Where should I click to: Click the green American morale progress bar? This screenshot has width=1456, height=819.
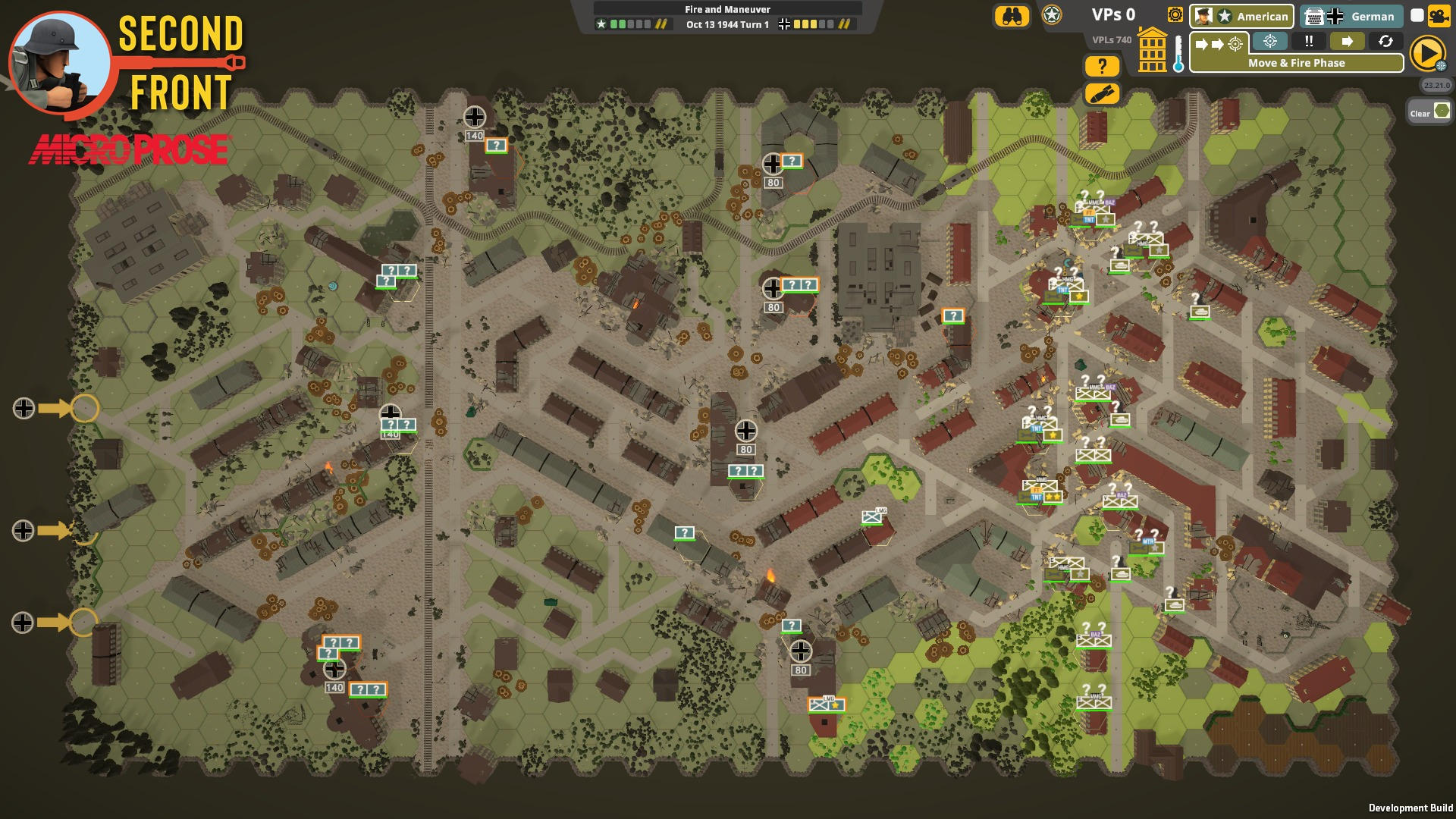620,24
